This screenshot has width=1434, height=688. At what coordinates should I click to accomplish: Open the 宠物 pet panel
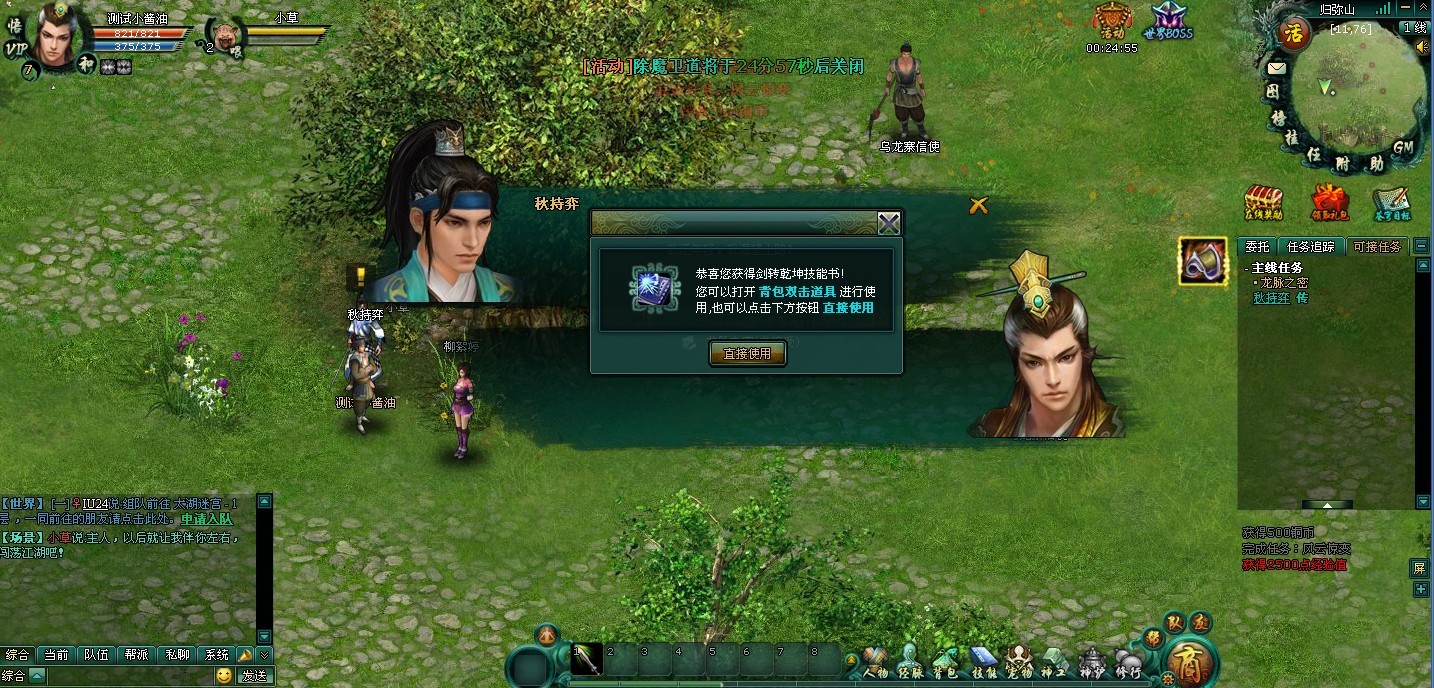point(1018,663)
